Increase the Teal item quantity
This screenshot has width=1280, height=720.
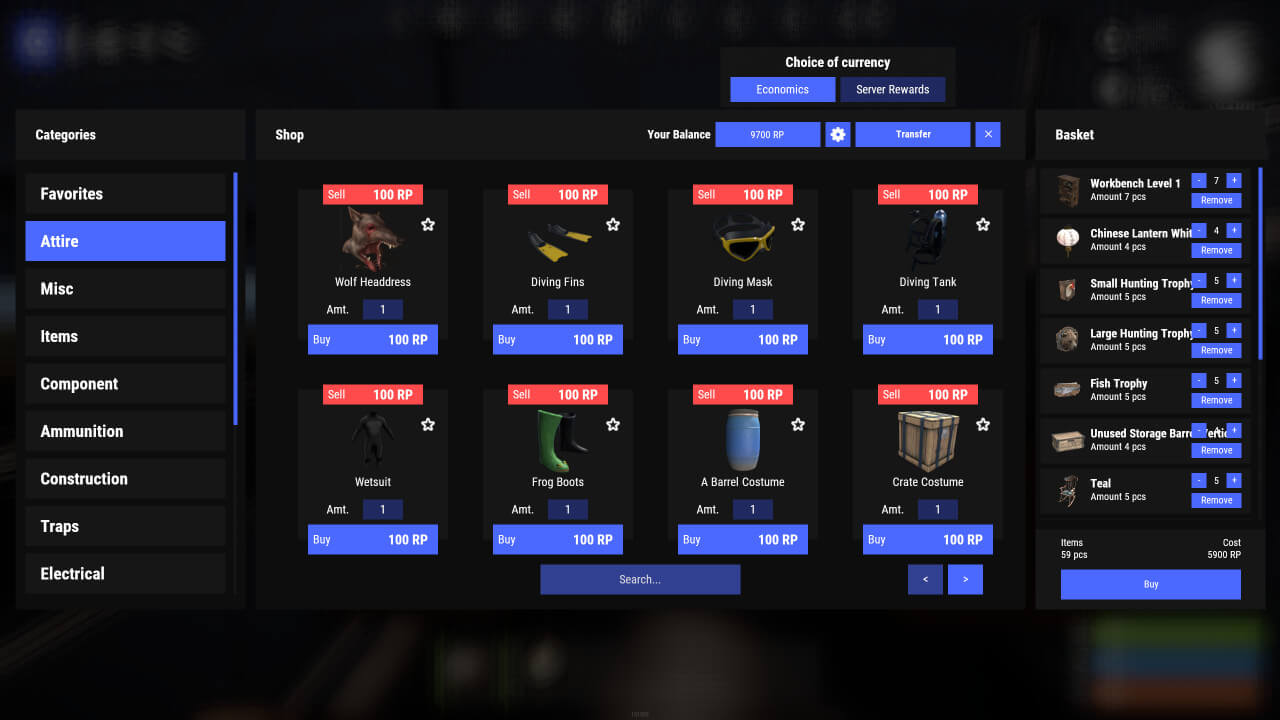coord(1234,481)
